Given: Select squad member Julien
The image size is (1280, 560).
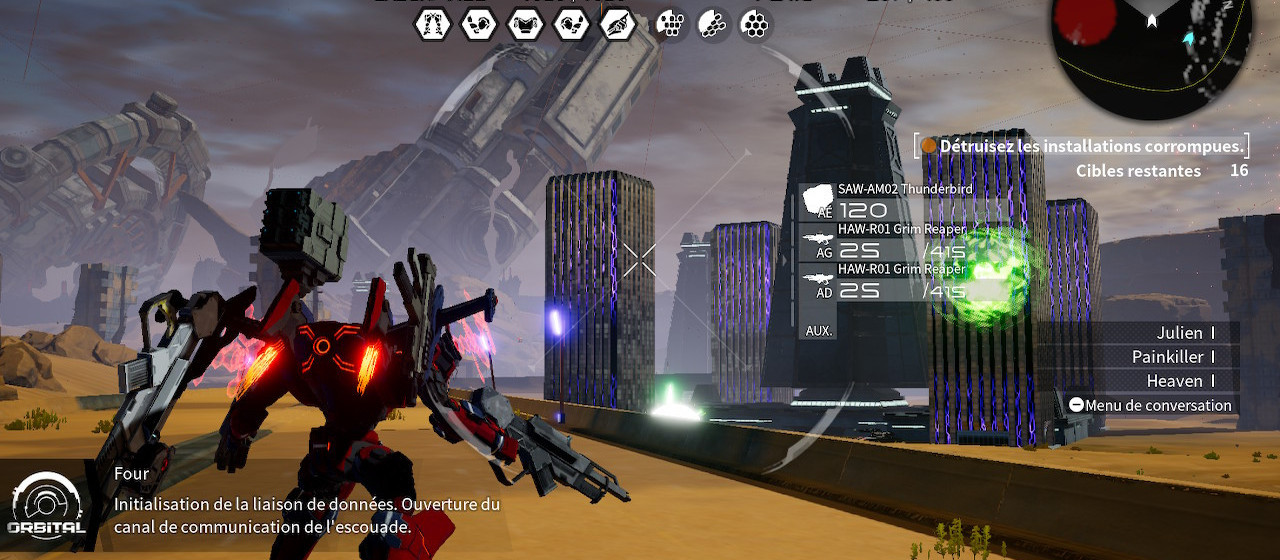Looking at the screenshot, I should (1180, 333).
